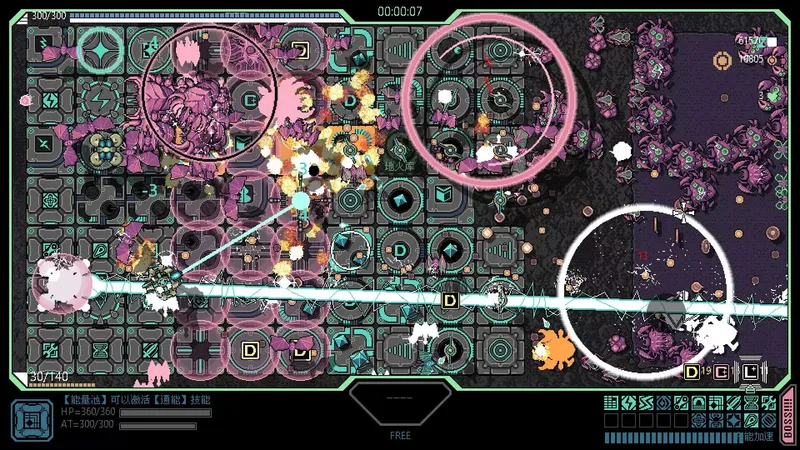Select the four-pointed star module icon
This screenshot has width=800, height=450.
point(734,420)
